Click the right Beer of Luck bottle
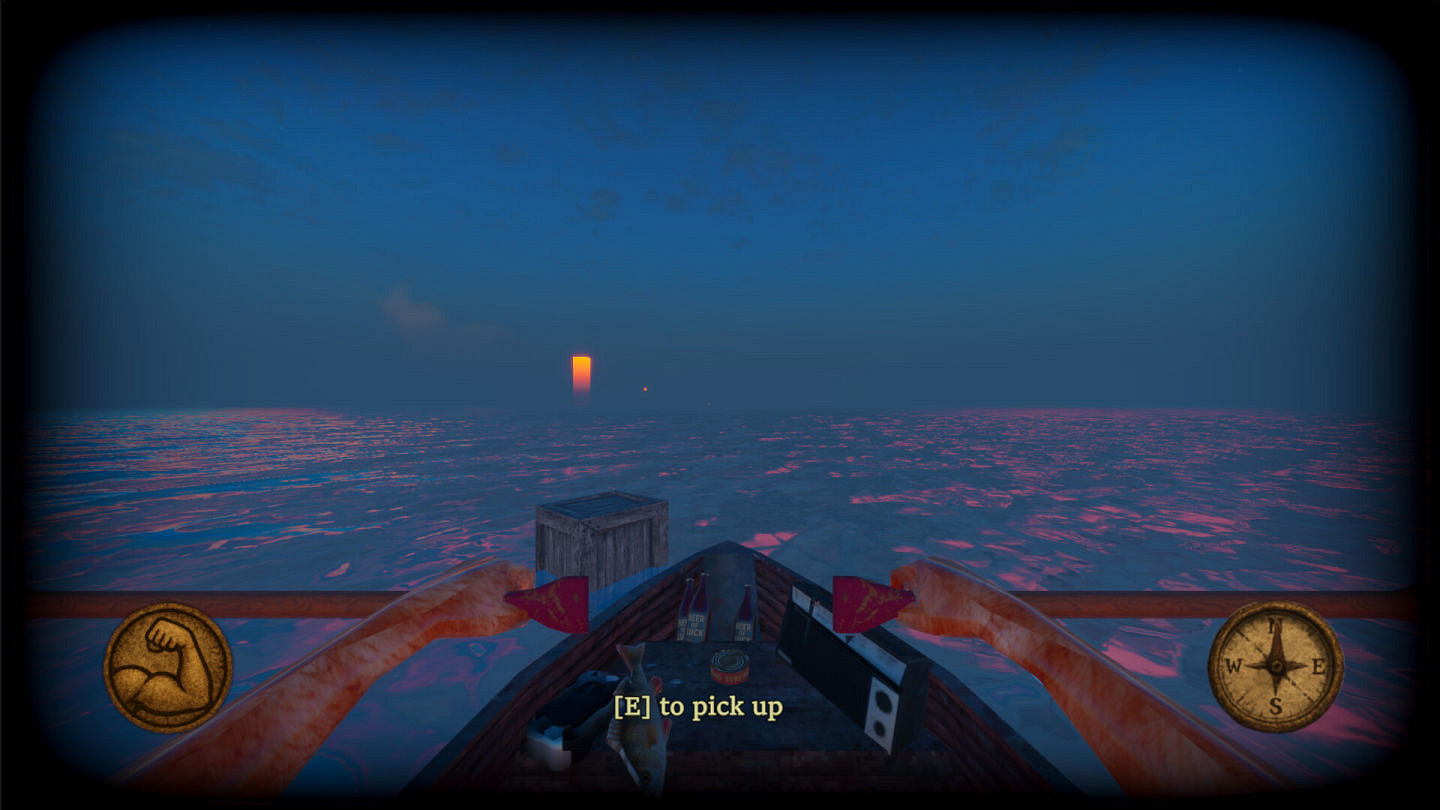The width and height of the screenshot is (1440, 810). pos(743,616)
